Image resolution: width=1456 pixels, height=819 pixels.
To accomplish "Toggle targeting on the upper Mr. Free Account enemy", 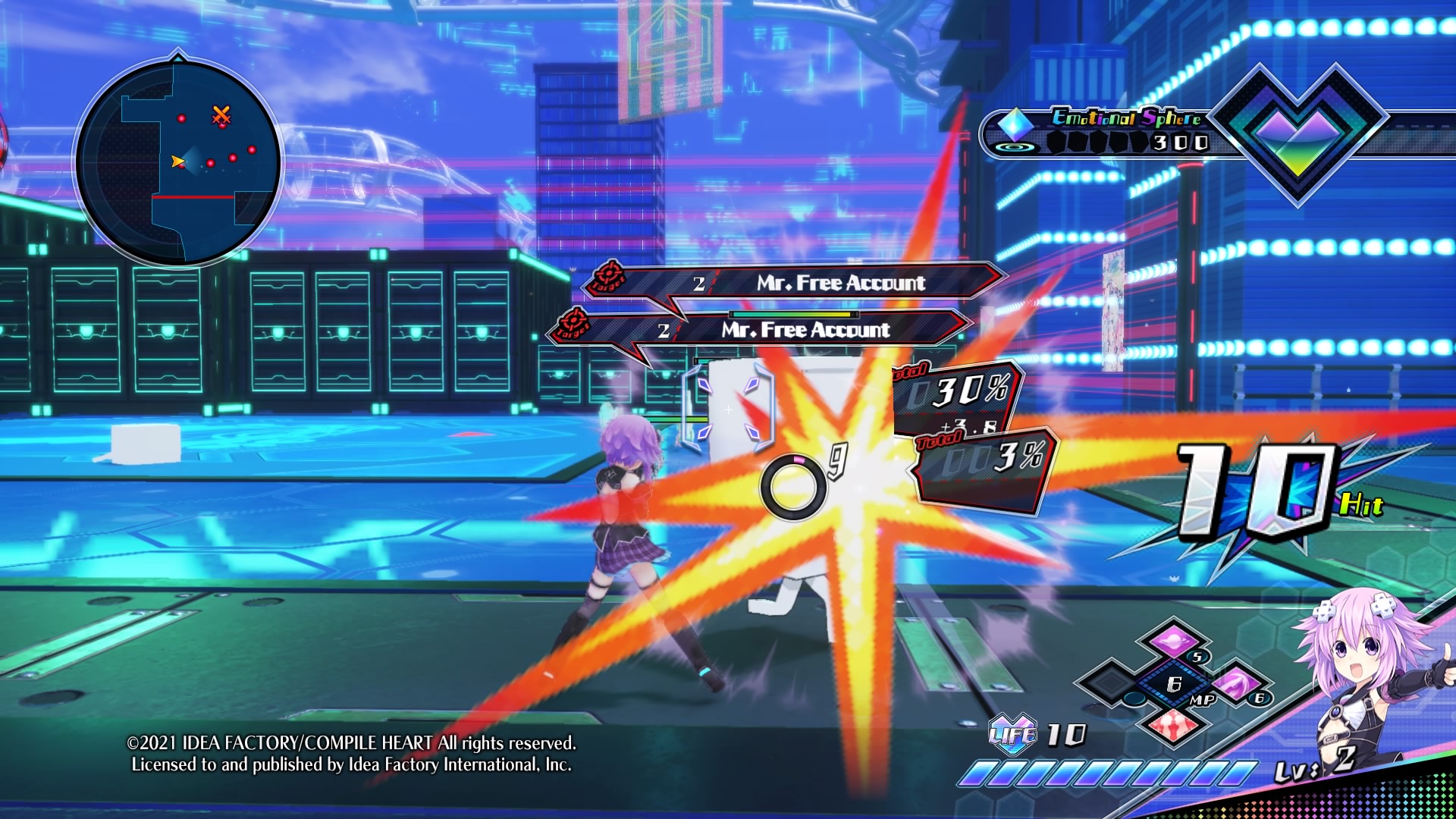I will pyautogui.click(x=838, y=281).
